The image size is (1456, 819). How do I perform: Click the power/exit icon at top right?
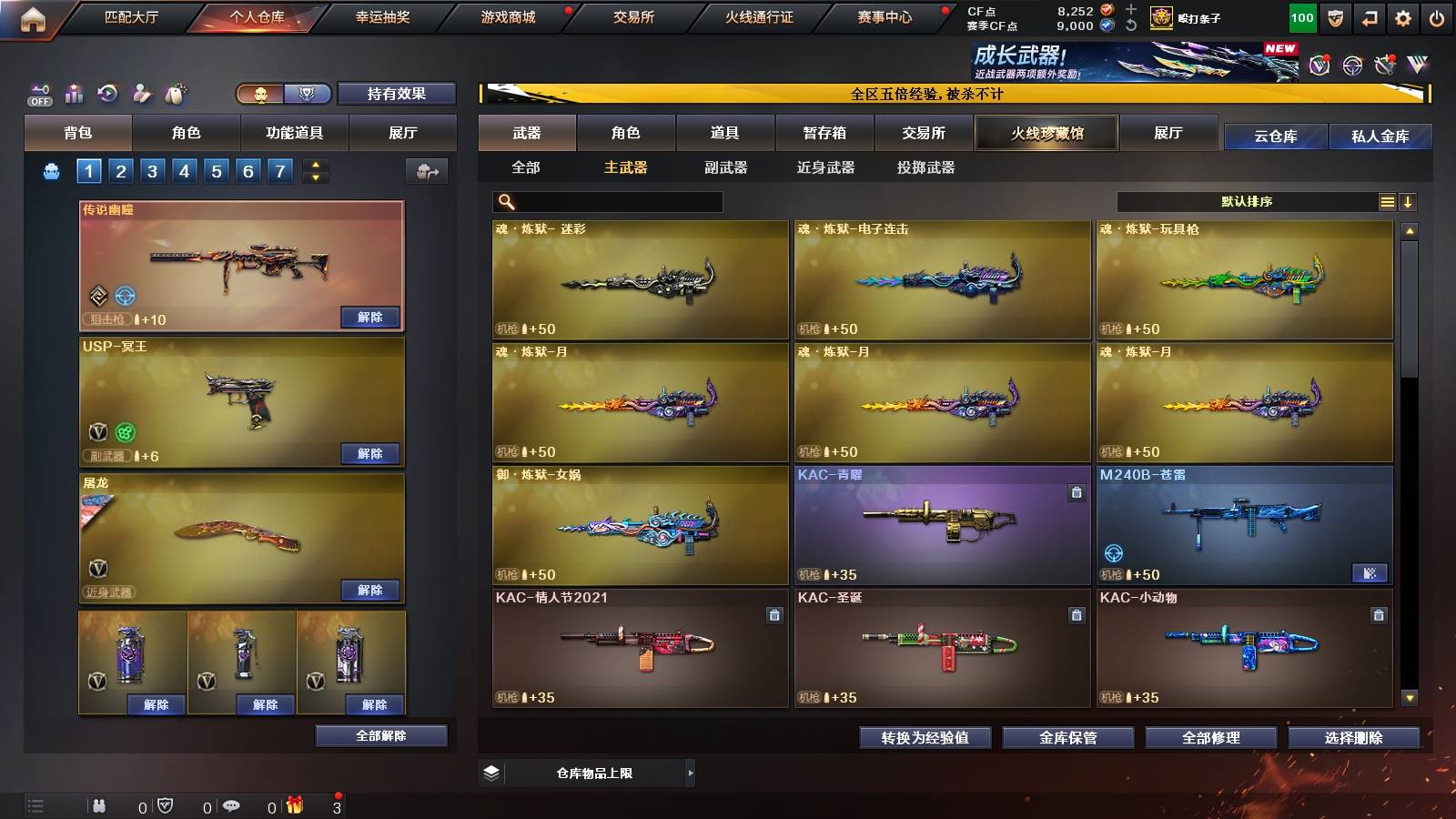(x=1437, y=16)
